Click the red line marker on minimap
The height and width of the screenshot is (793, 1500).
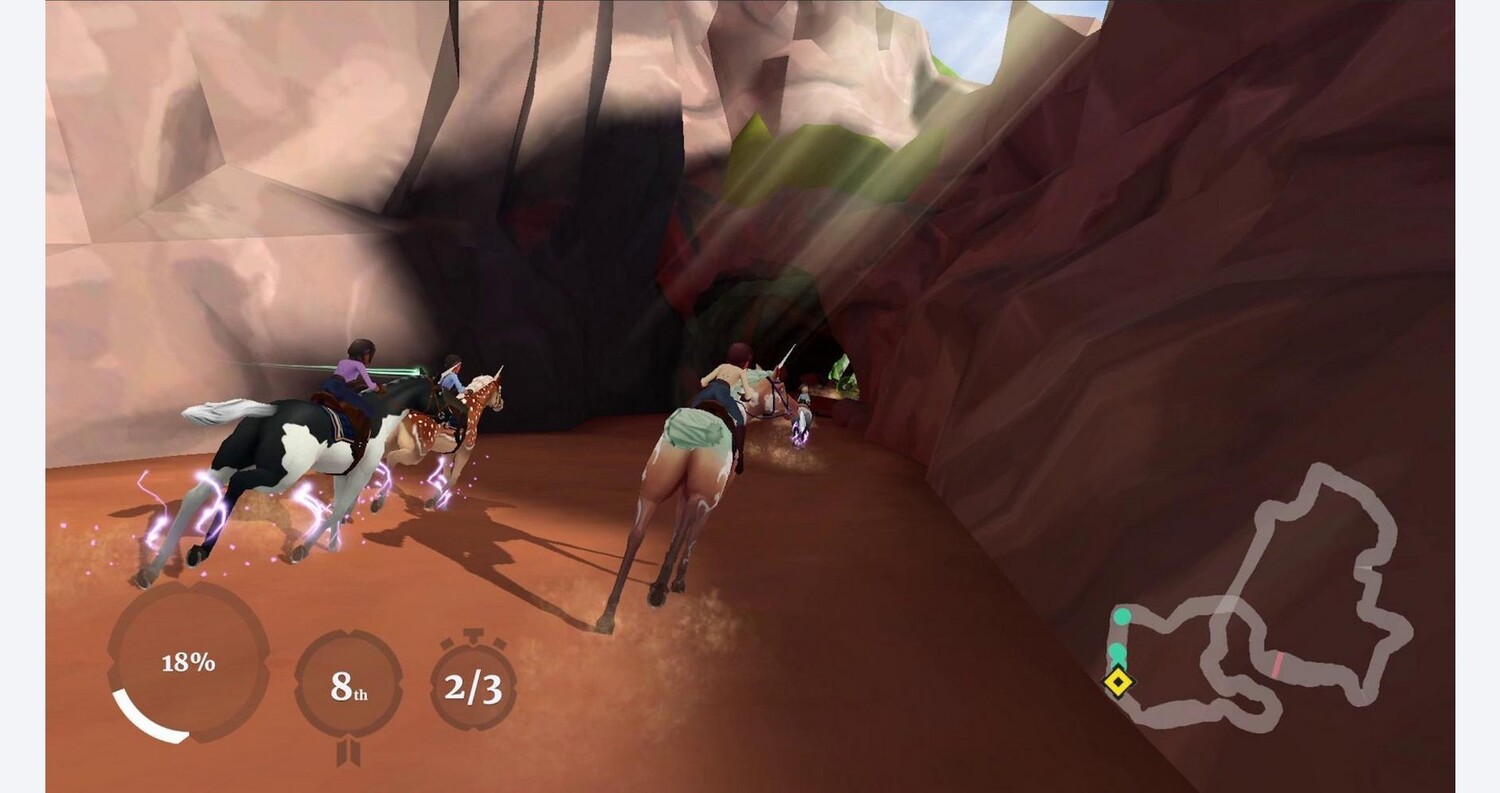coord(1277,664)
